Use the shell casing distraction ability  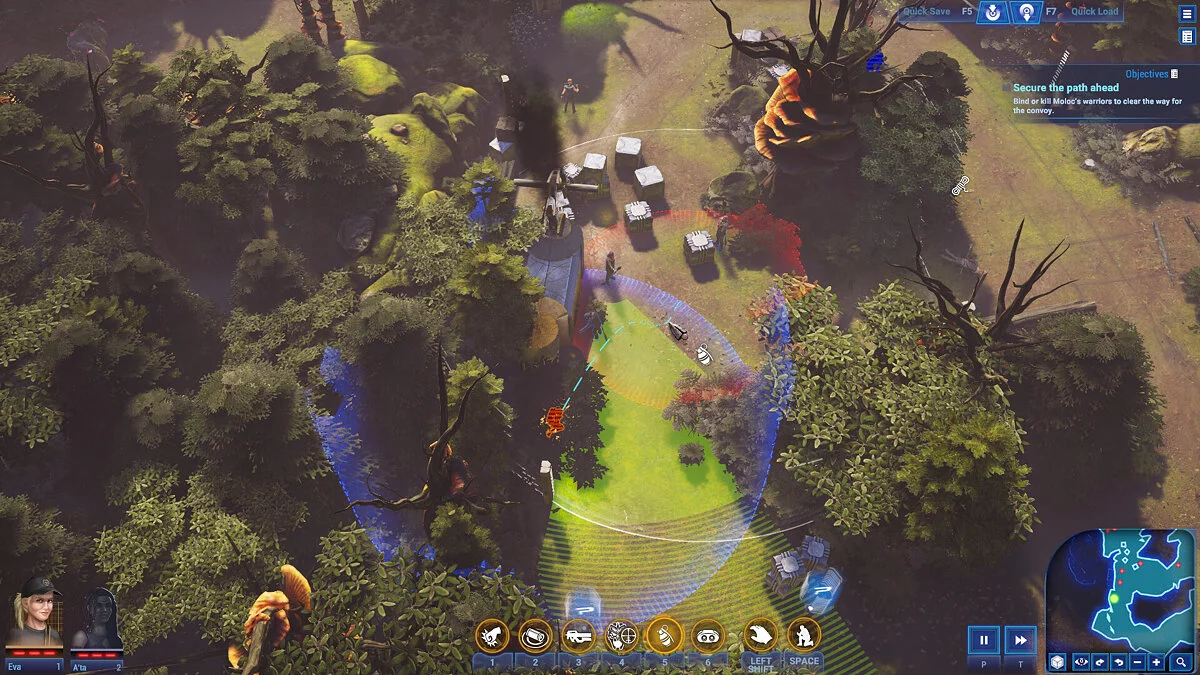coord(535,634)
